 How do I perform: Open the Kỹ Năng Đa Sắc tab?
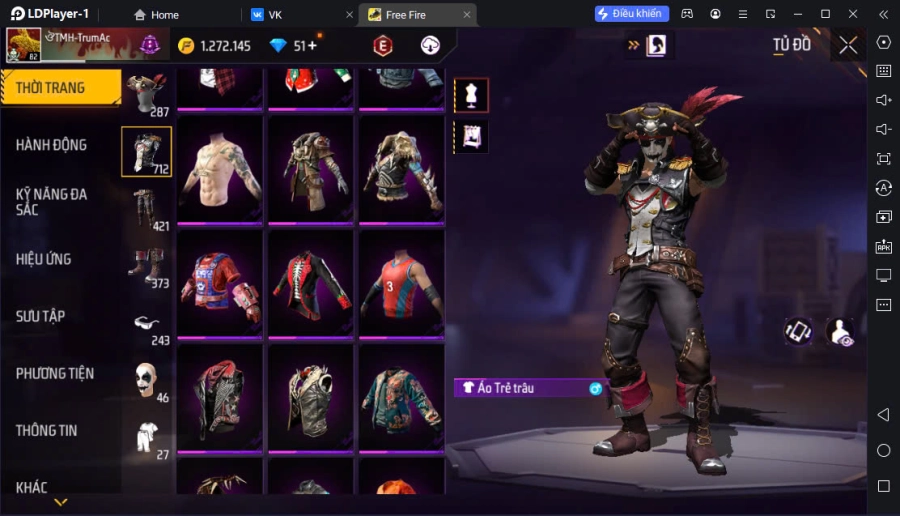pos(52,201)
